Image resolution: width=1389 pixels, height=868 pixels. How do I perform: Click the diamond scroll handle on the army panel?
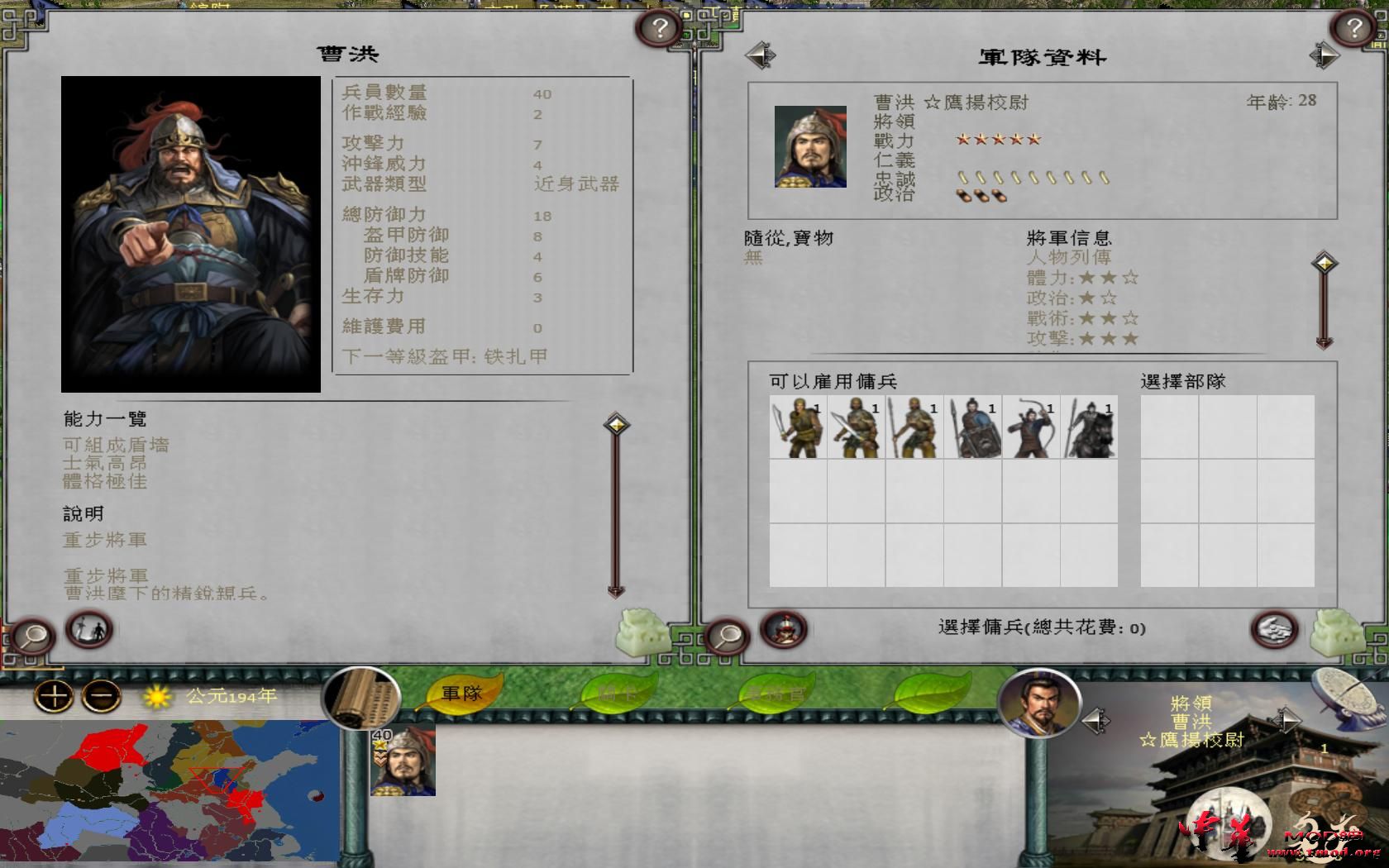(1326, 262)
